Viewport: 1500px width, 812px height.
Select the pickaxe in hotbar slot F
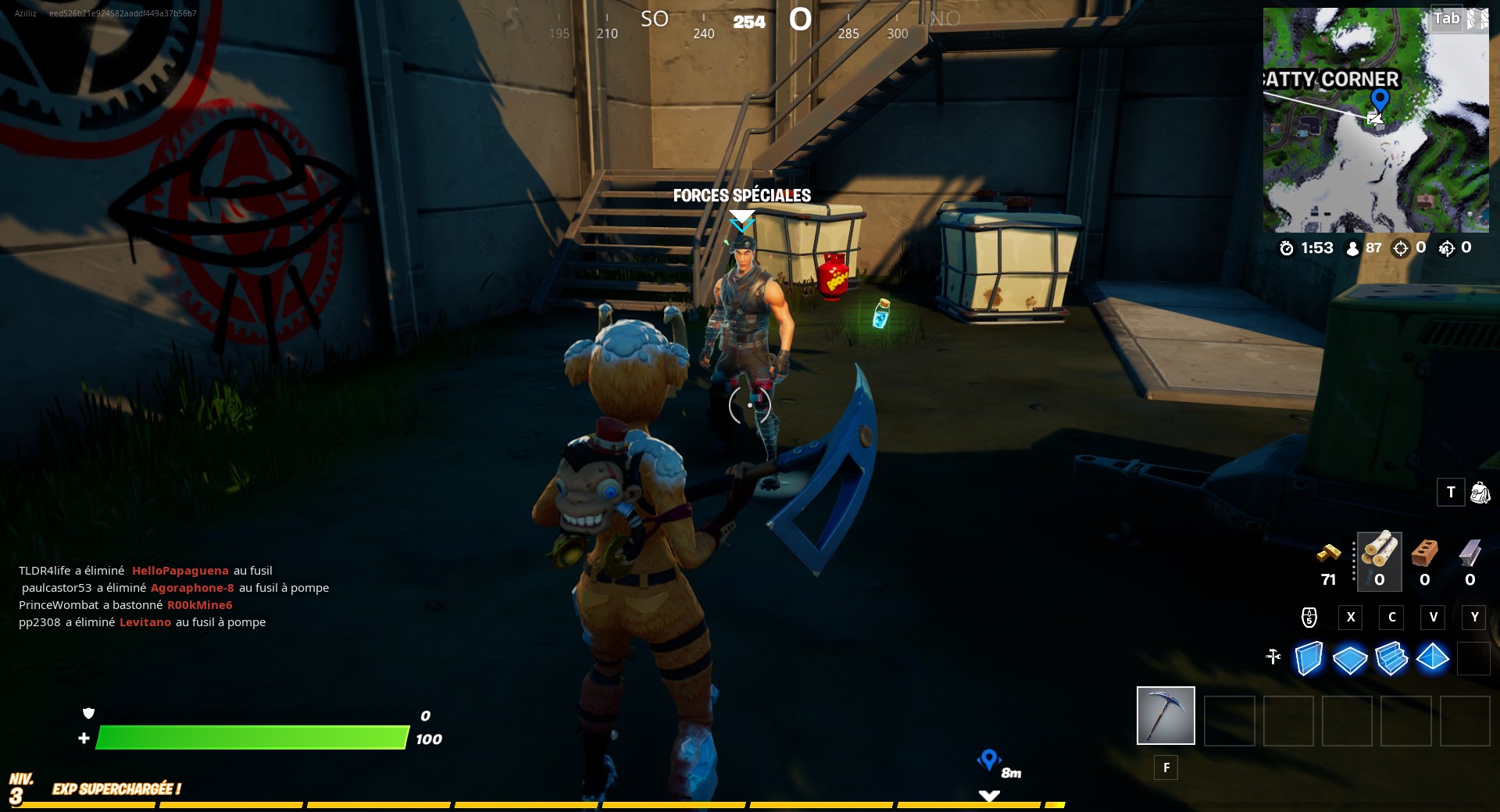pos(1165,716)
